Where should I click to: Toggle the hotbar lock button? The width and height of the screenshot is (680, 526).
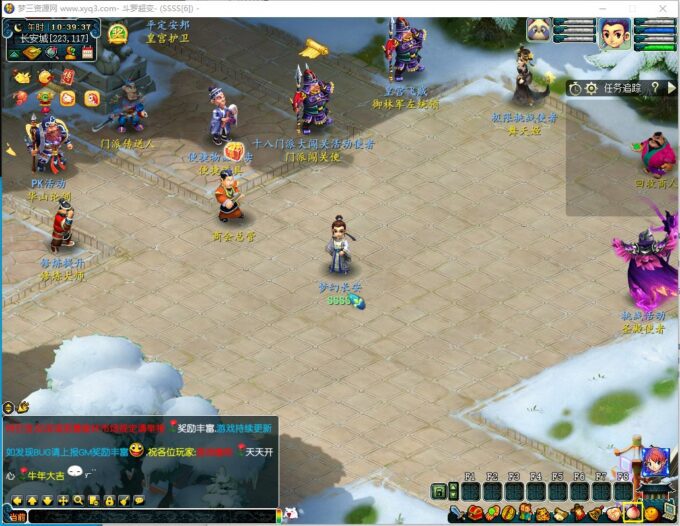[x=438, y=491]
